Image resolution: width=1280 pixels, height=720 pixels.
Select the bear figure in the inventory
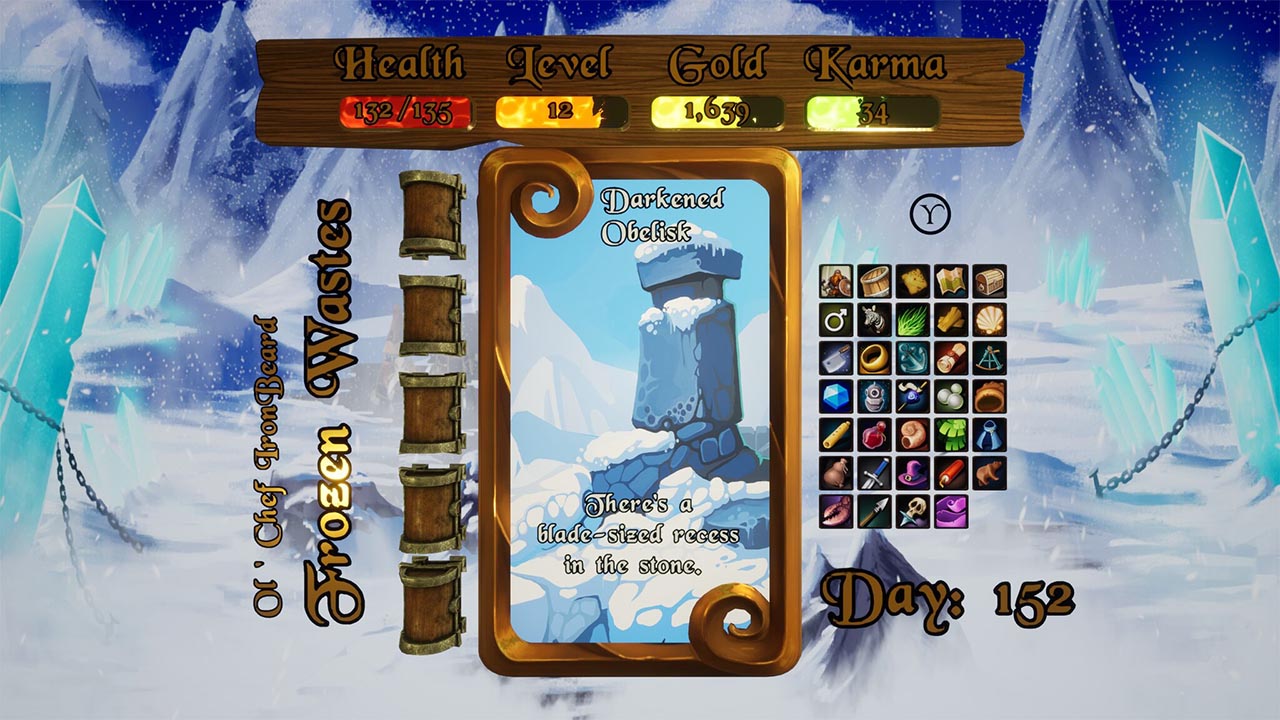[988, 471]
